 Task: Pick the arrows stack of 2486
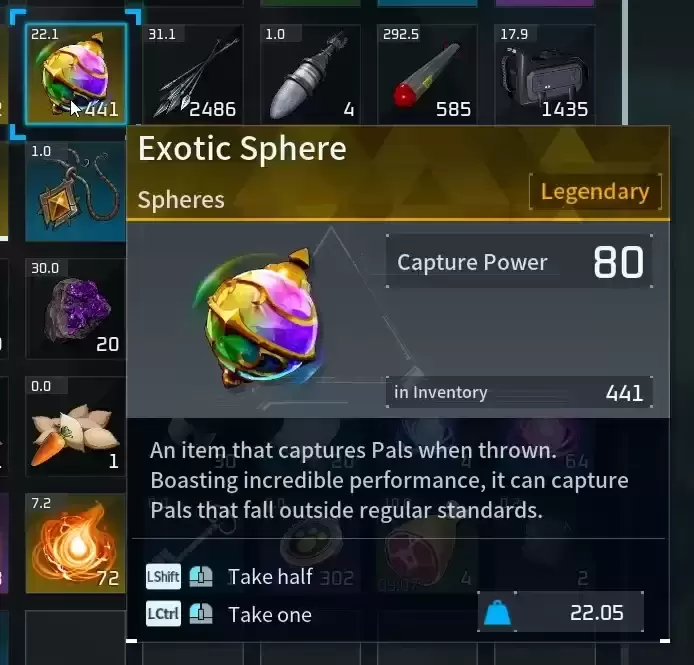pyautogui.click(x=193, y=74)
